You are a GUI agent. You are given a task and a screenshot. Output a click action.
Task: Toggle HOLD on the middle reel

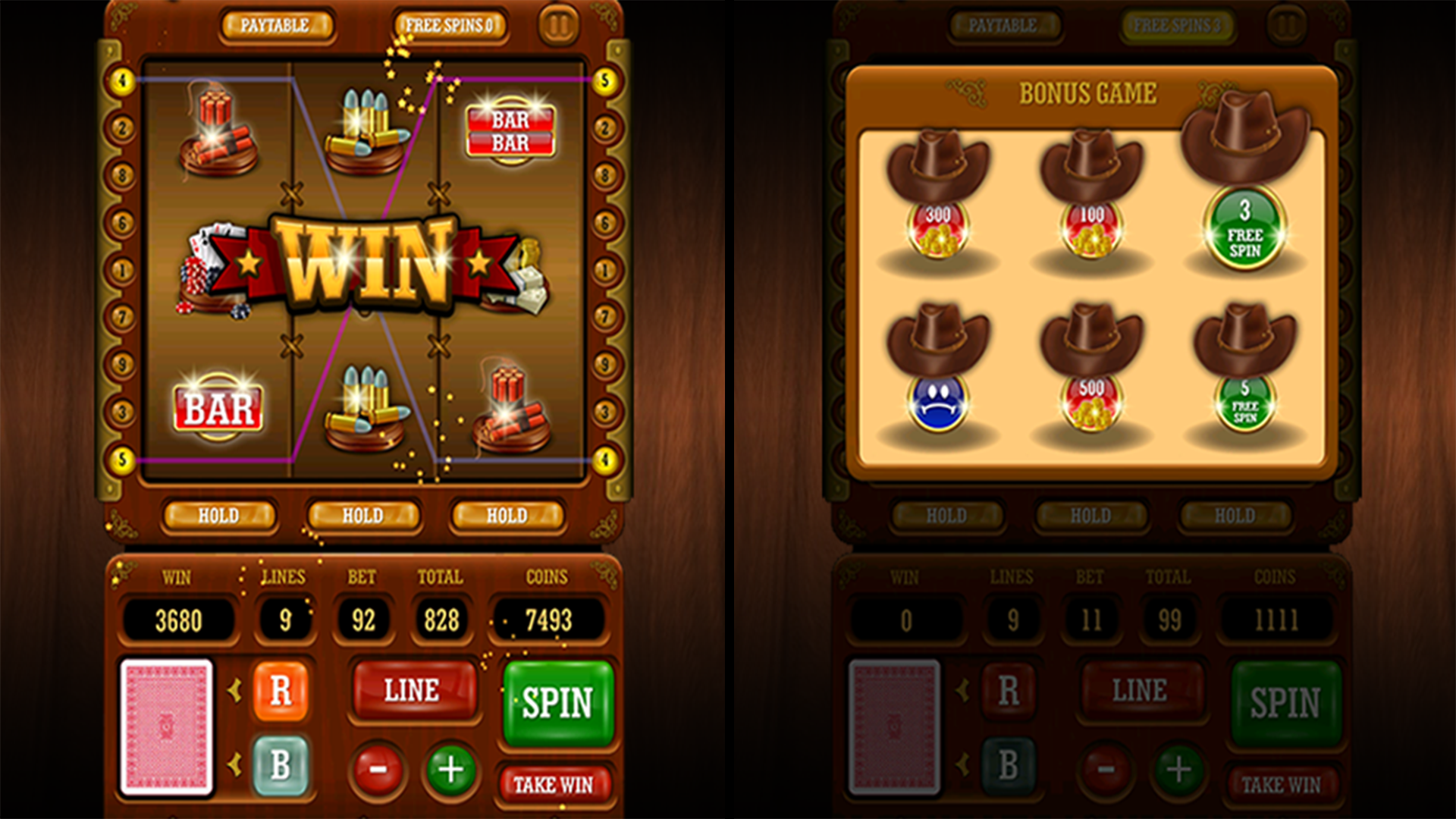point(364,516)
